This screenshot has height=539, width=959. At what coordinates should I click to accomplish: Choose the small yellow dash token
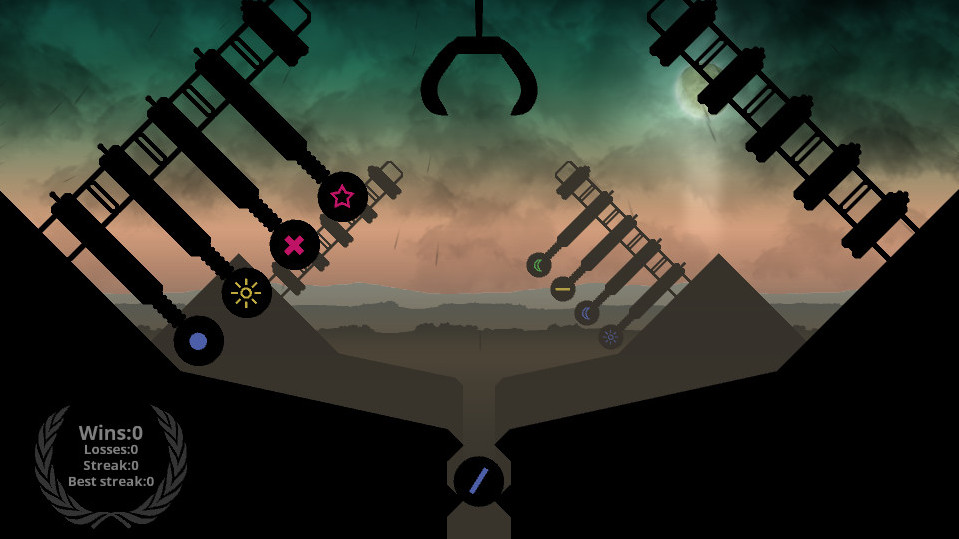click(x=563, y=289)
